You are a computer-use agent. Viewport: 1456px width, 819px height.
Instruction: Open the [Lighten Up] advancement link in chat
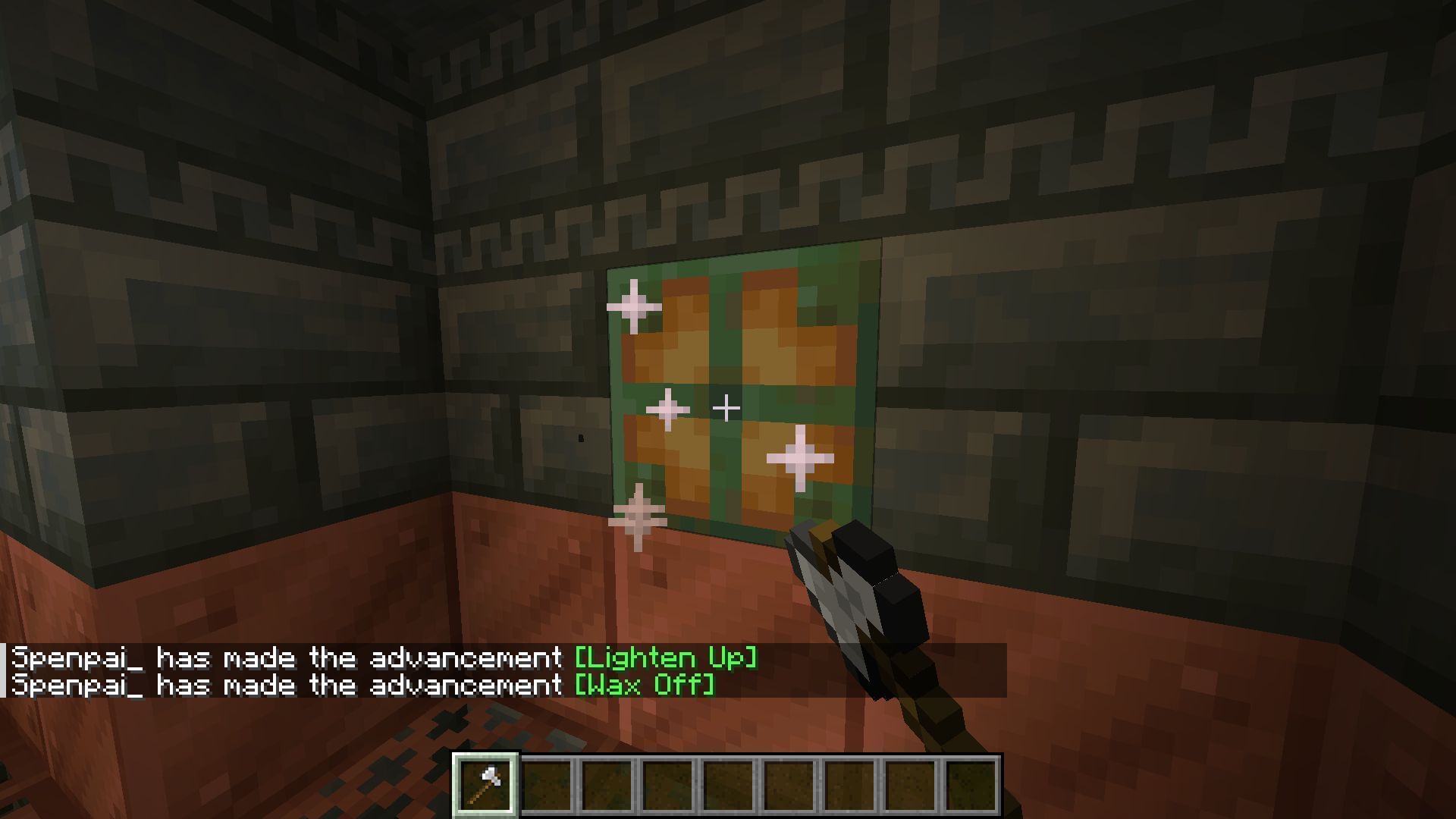pos(665,657)
